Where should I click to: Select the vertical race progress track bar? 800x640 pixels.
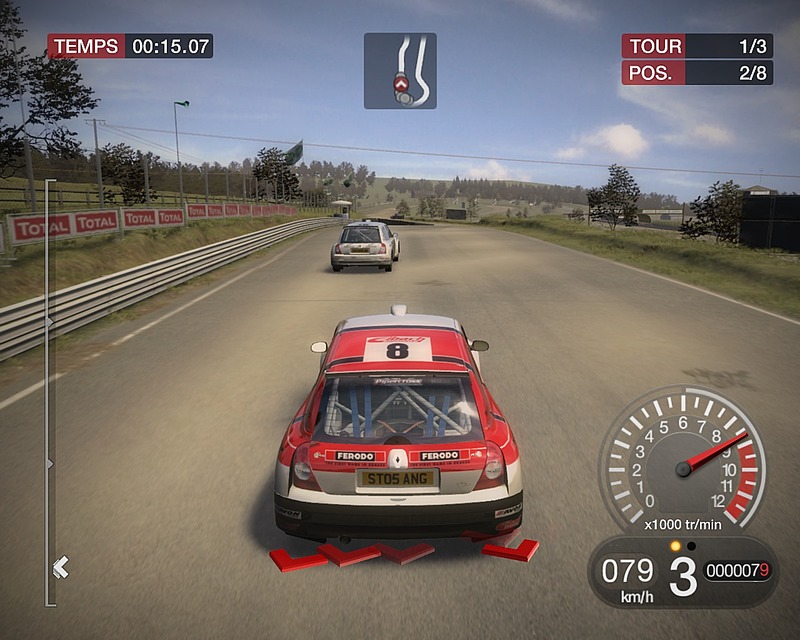point(47,390)
